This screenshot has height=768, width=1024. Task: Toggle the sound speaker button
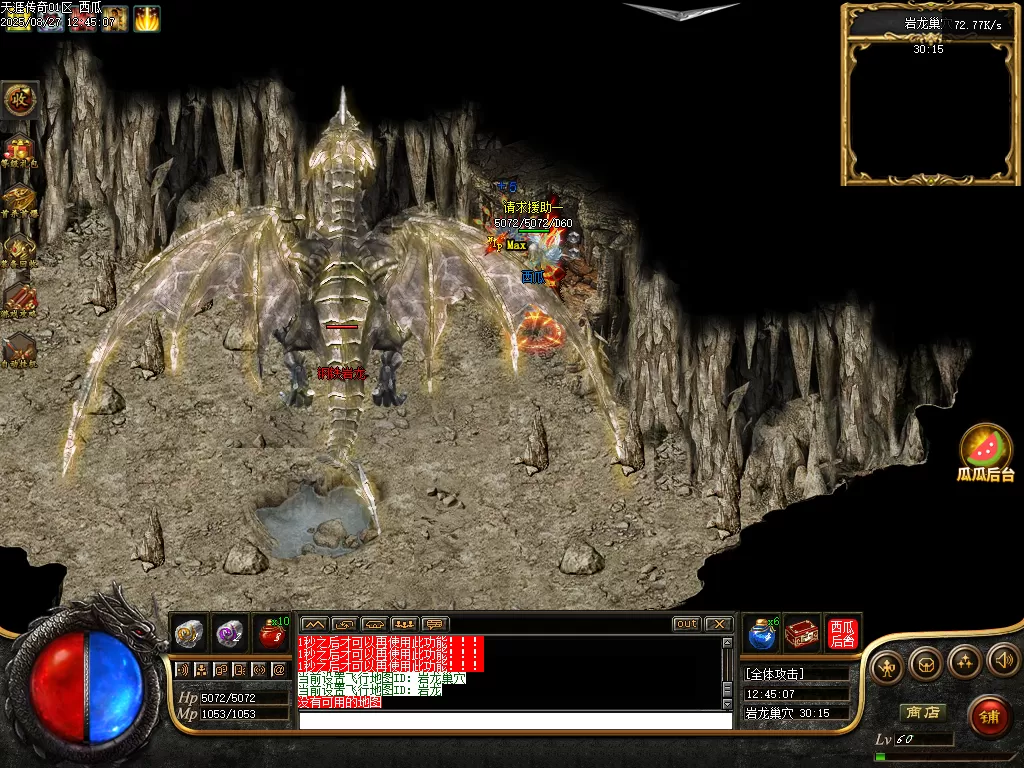[1003, 661]
